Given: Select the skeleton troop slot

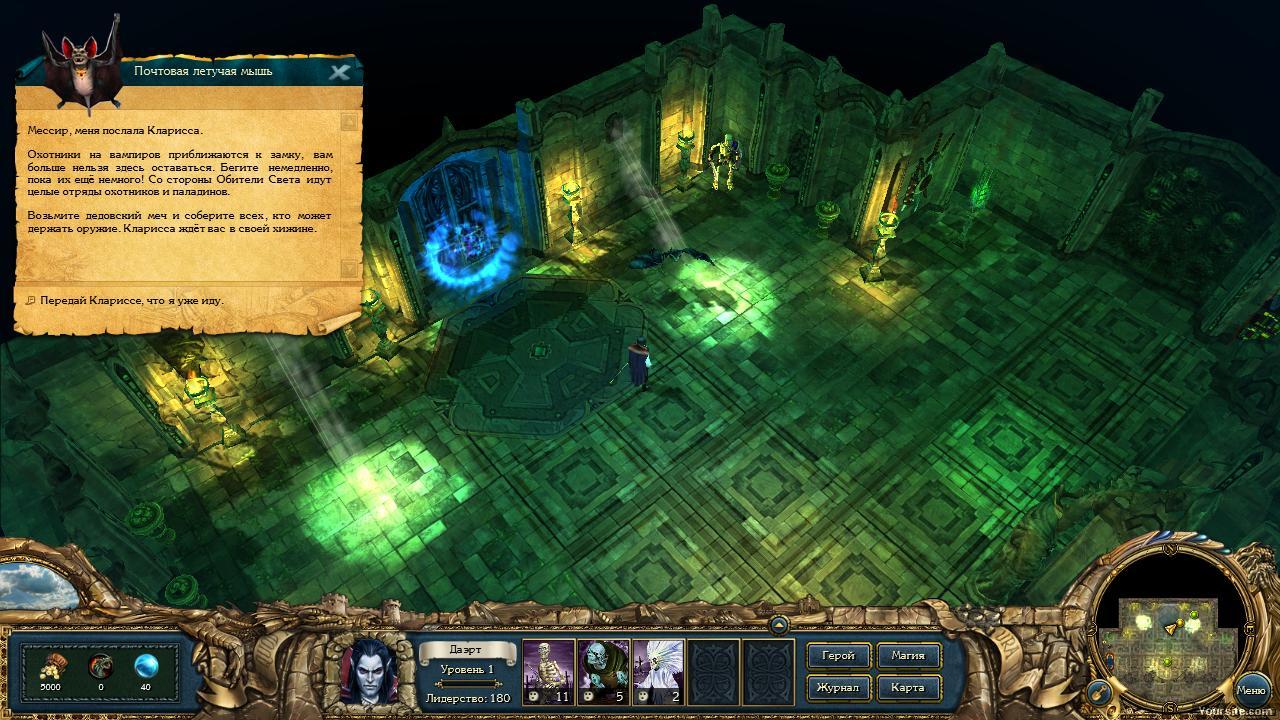Looking at the screenshot, I should click(548, 670).
